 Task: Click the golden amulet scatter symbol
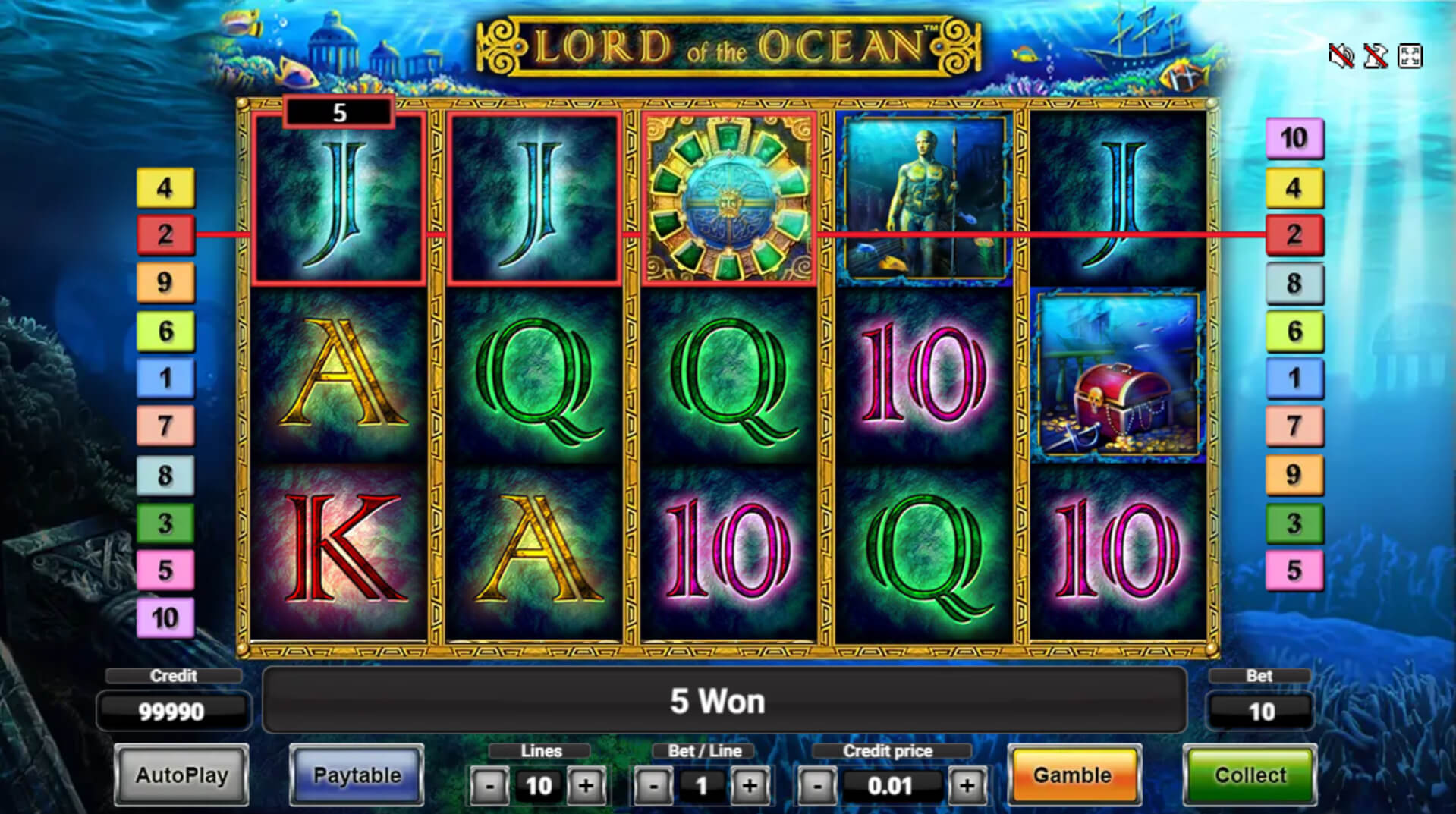[729, 199]
